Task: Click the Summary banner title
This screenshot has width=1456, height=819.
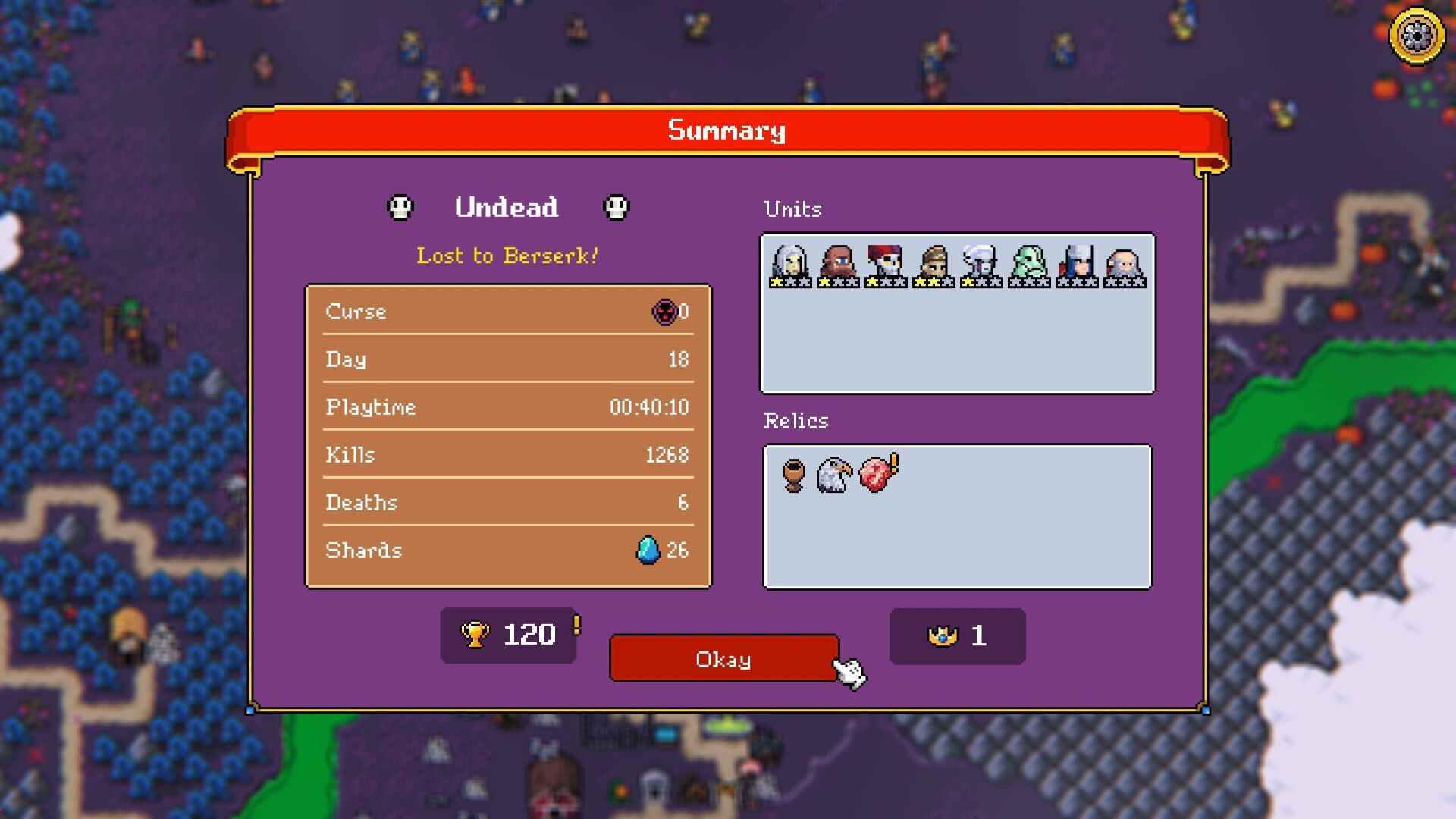Action: (x=726, y=130)
